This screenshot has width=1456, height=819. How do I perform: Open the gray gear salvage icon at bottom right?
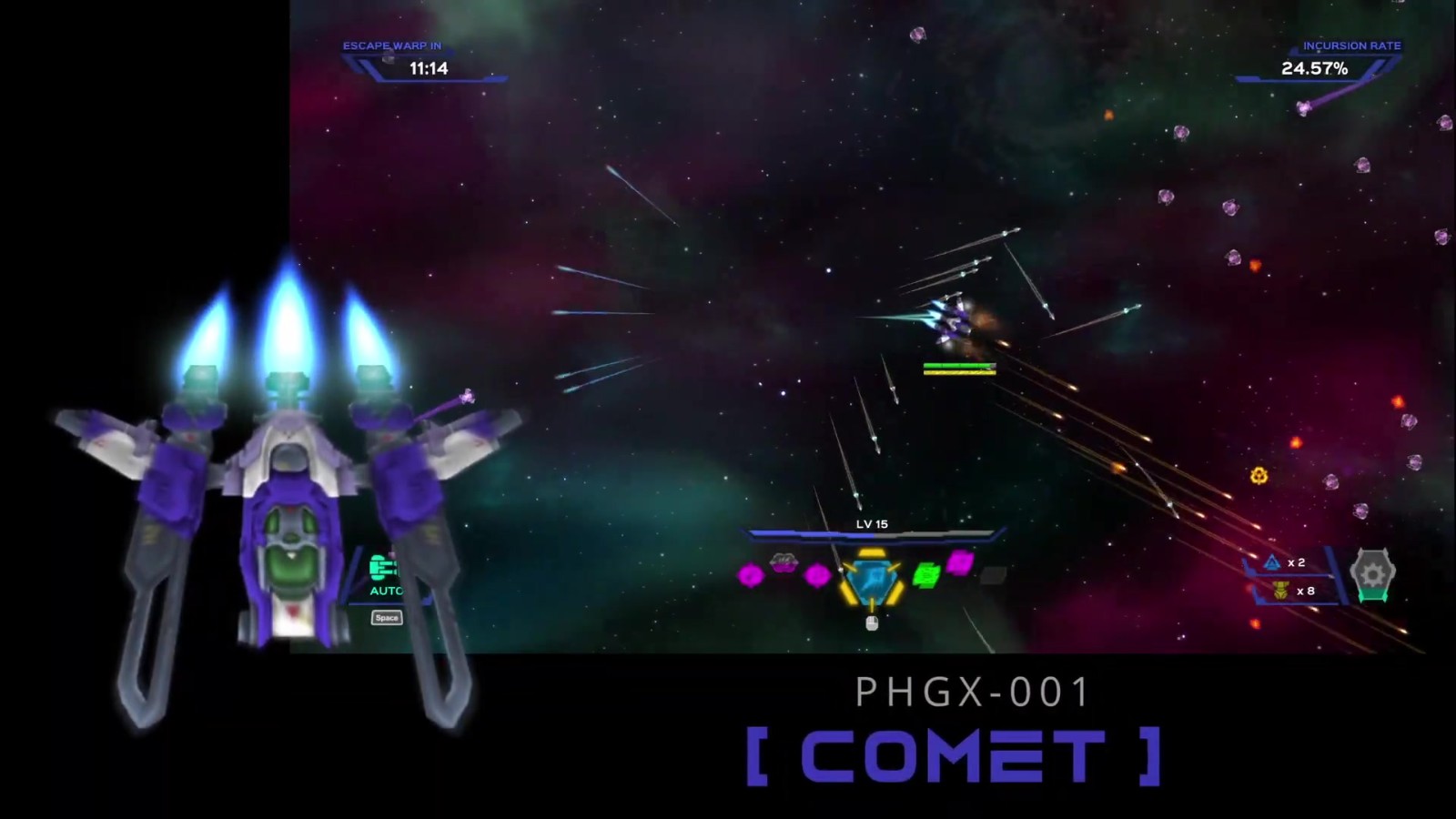[1374, 574]
